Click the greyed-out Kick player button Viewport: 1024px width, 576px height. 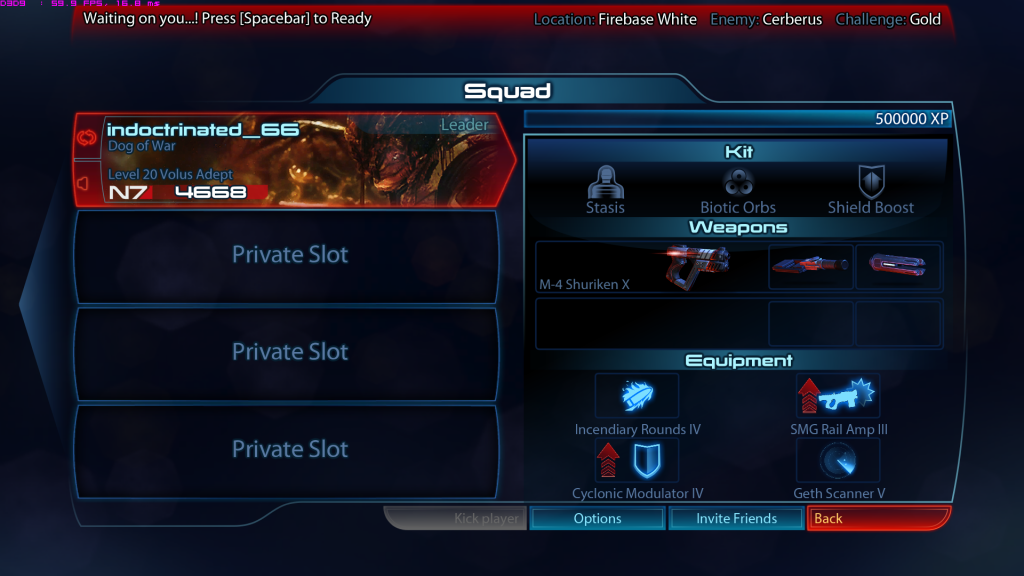(x=456, y=518)
